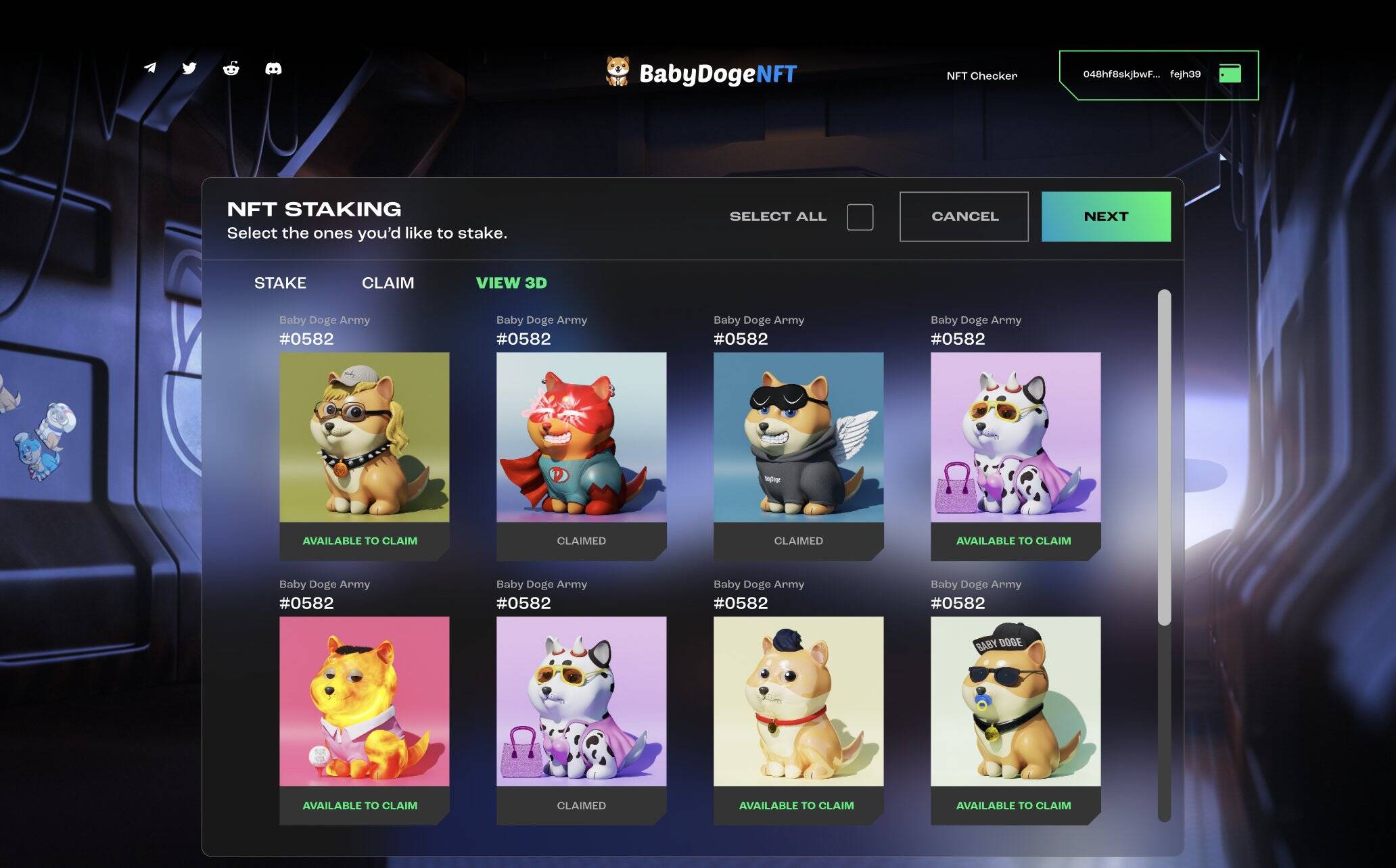Open the Telegram social icon
Screen dimensions: 1396x868
tap(150, 68)
